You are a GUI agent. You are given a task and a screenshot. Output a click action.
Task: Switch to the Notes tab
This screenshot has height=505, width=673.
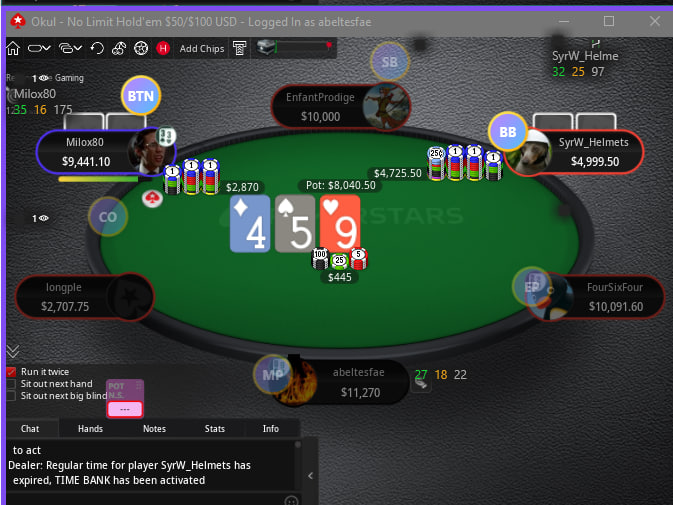click(x=154, y=428)
